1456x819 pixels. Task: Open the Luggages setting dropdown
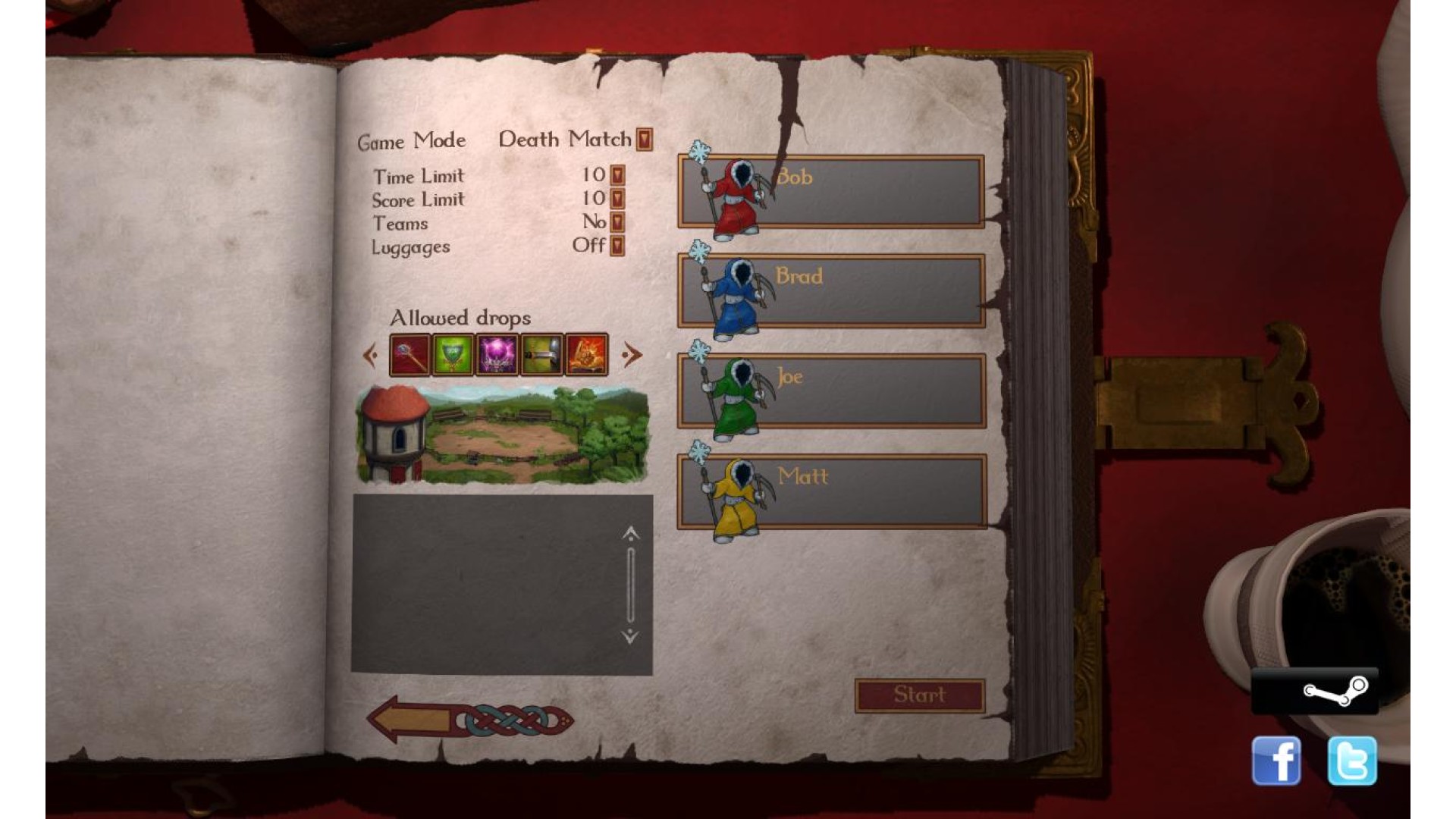pos(617,246)
